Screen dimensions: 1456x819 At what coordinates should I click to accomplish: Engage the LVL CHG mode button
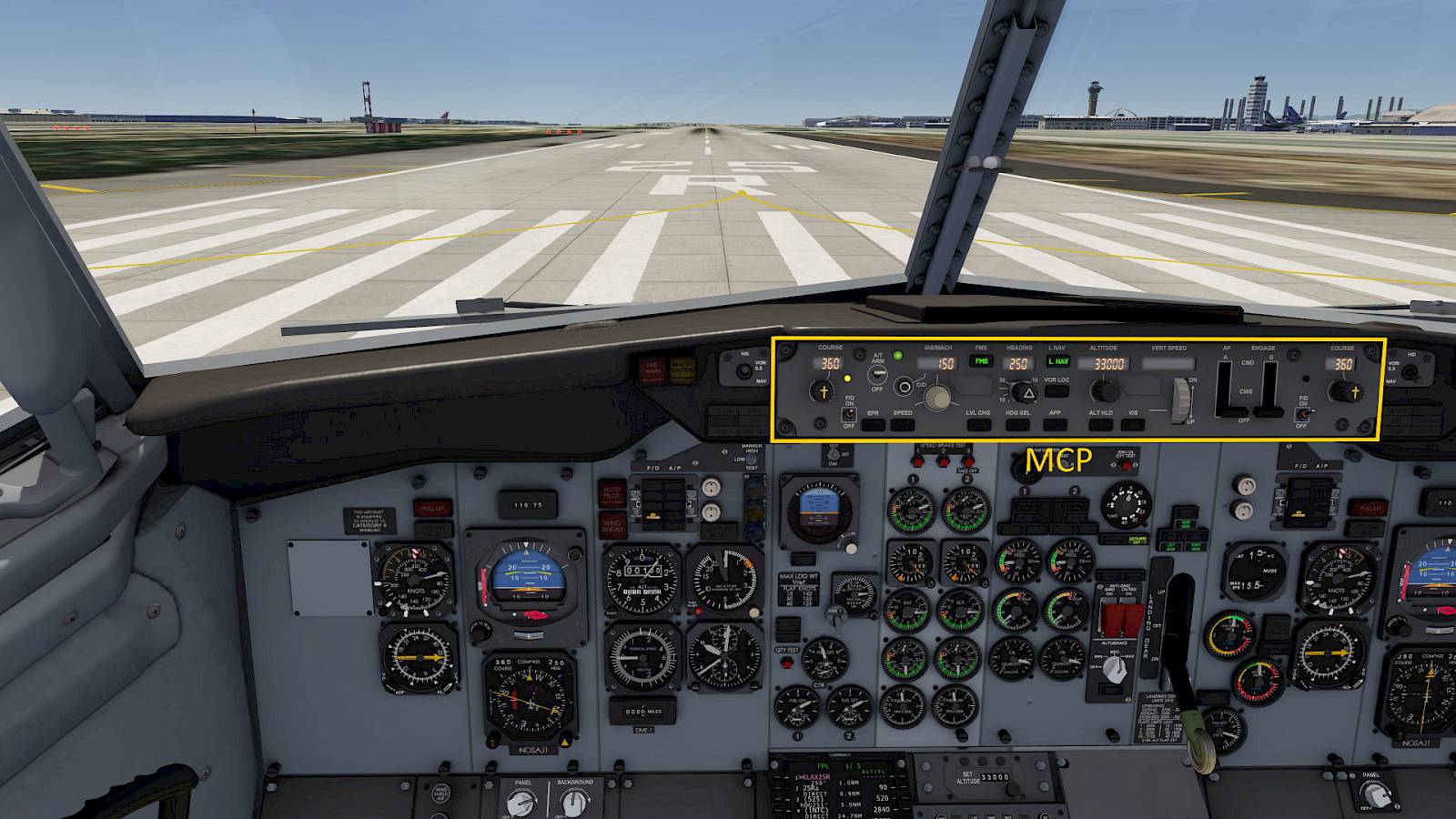tap(979, 424)
